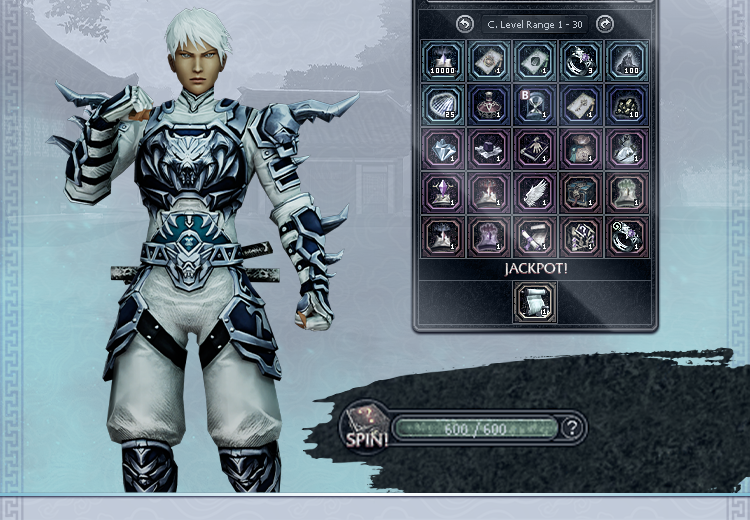The image size is (750, 520).
Task: Pick the rolled scroll with sword reward
Action: pyautogui.click(x=535, y=236)
